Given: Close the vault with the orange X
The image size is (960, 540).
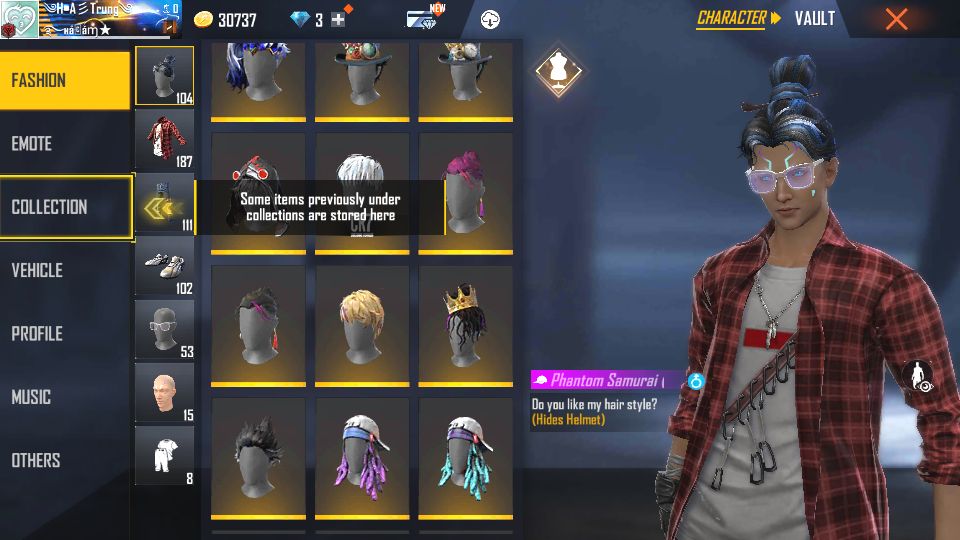Looking at the screenshot, I should (896, 19).
